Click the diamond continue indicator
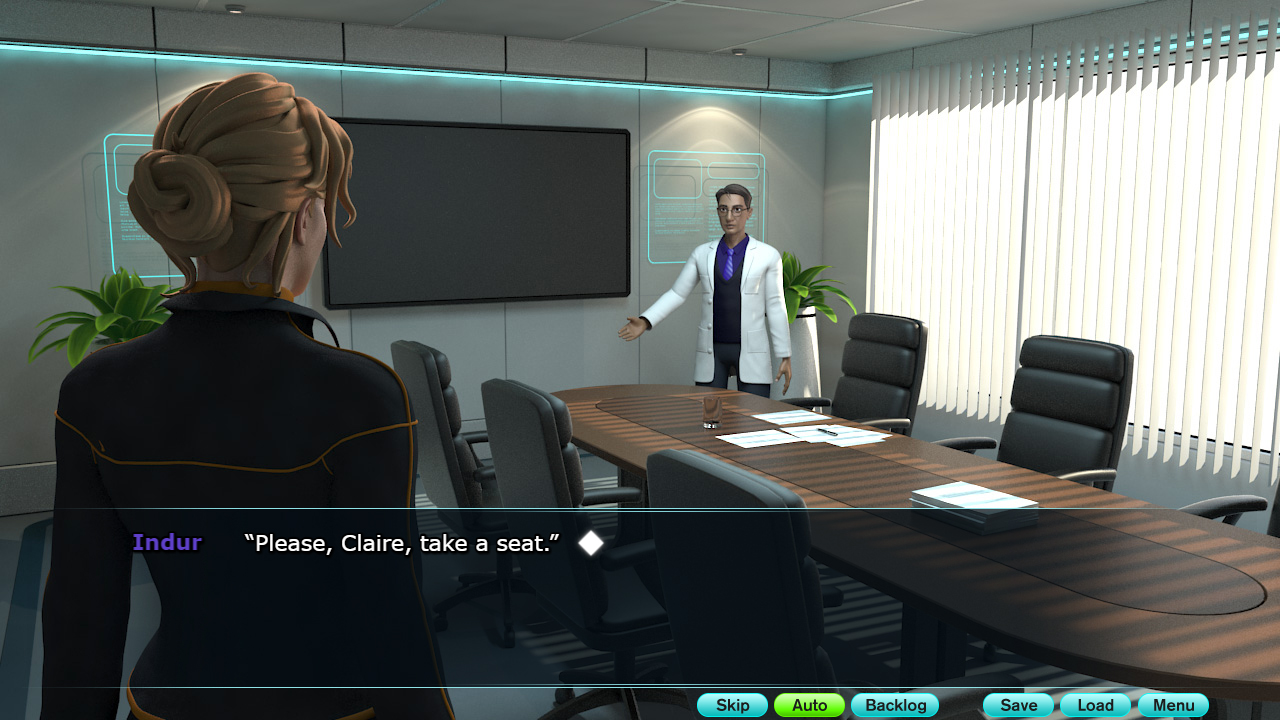The height and width of the screenshot is (720, 1280). pyautogui.click(x=592, y=543)
